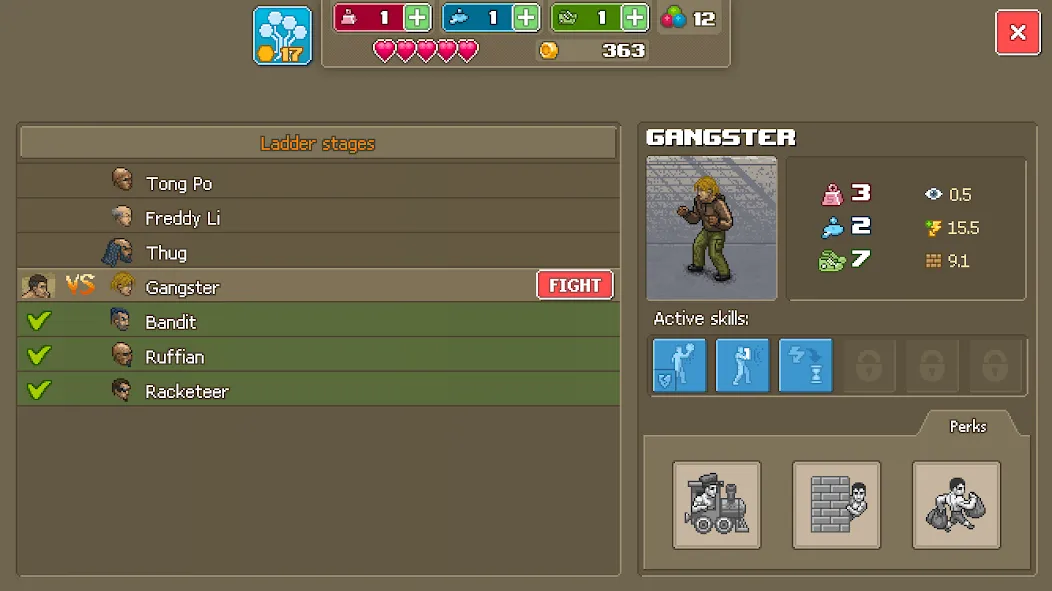
Task: View the lightning hourglass active skill
Action: pos(806,365)
